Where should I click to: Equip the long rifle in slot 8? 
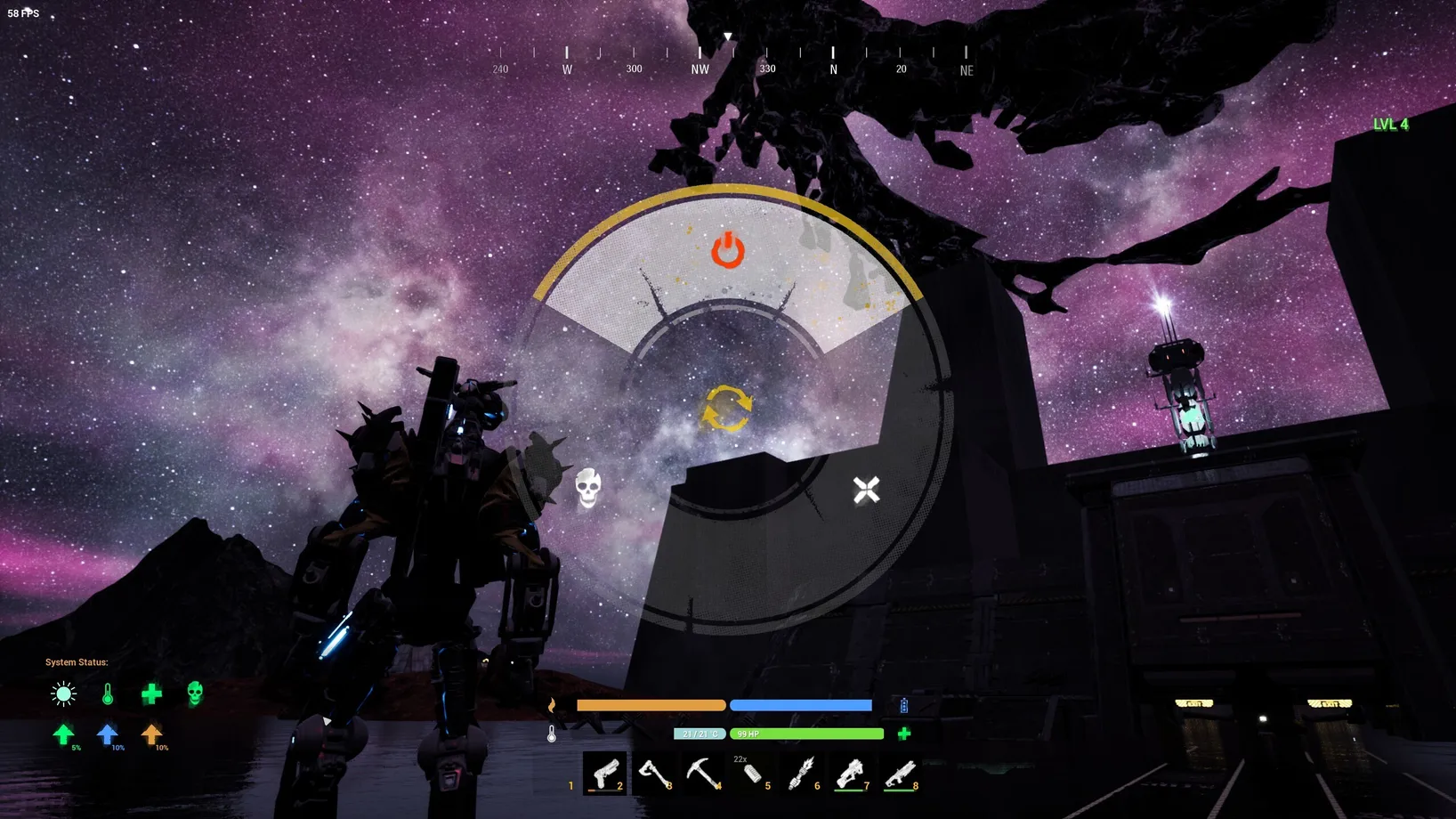point(900,773)
